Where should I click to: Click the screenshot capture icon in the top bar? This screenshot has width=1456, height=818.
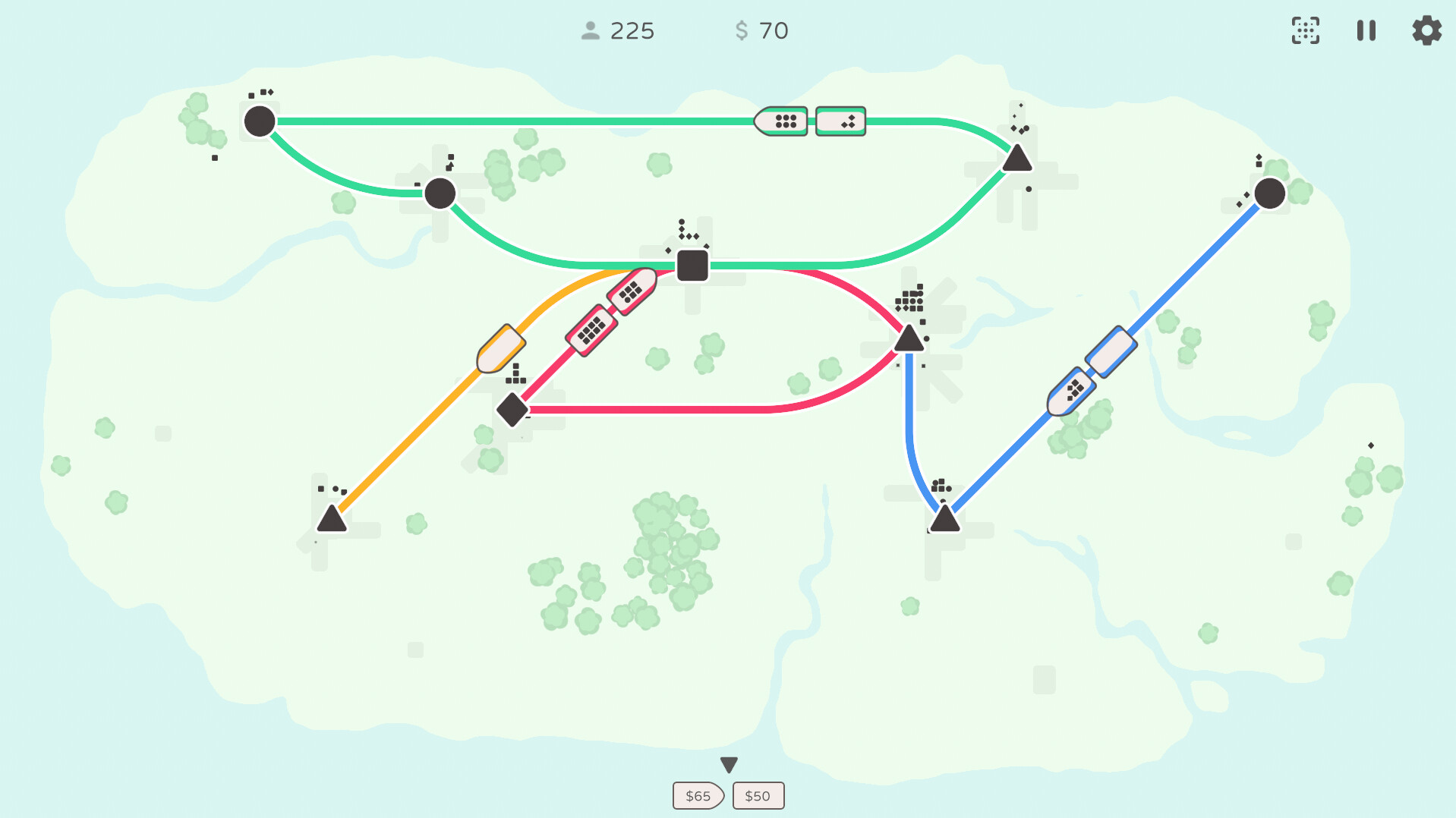coord(1306,31)
